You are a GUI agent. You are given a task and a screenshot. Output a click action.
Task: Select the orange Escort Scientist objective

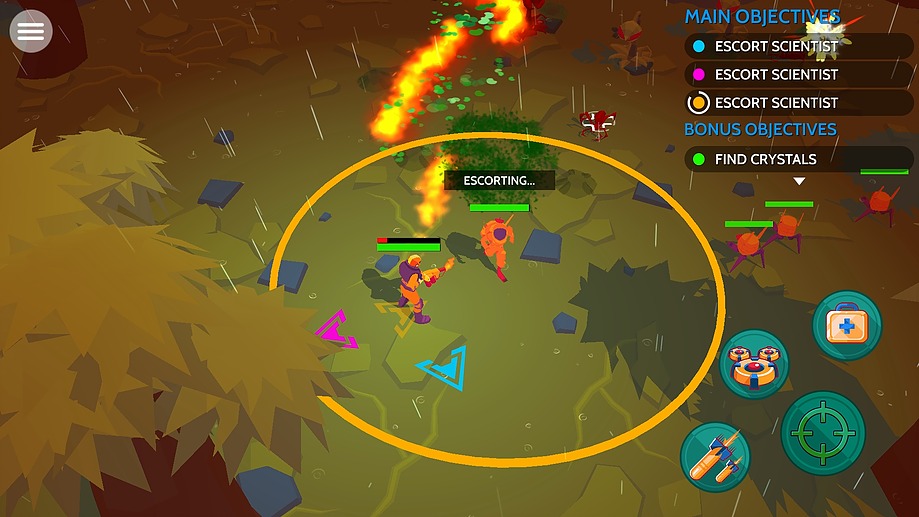tap(798, 102)
